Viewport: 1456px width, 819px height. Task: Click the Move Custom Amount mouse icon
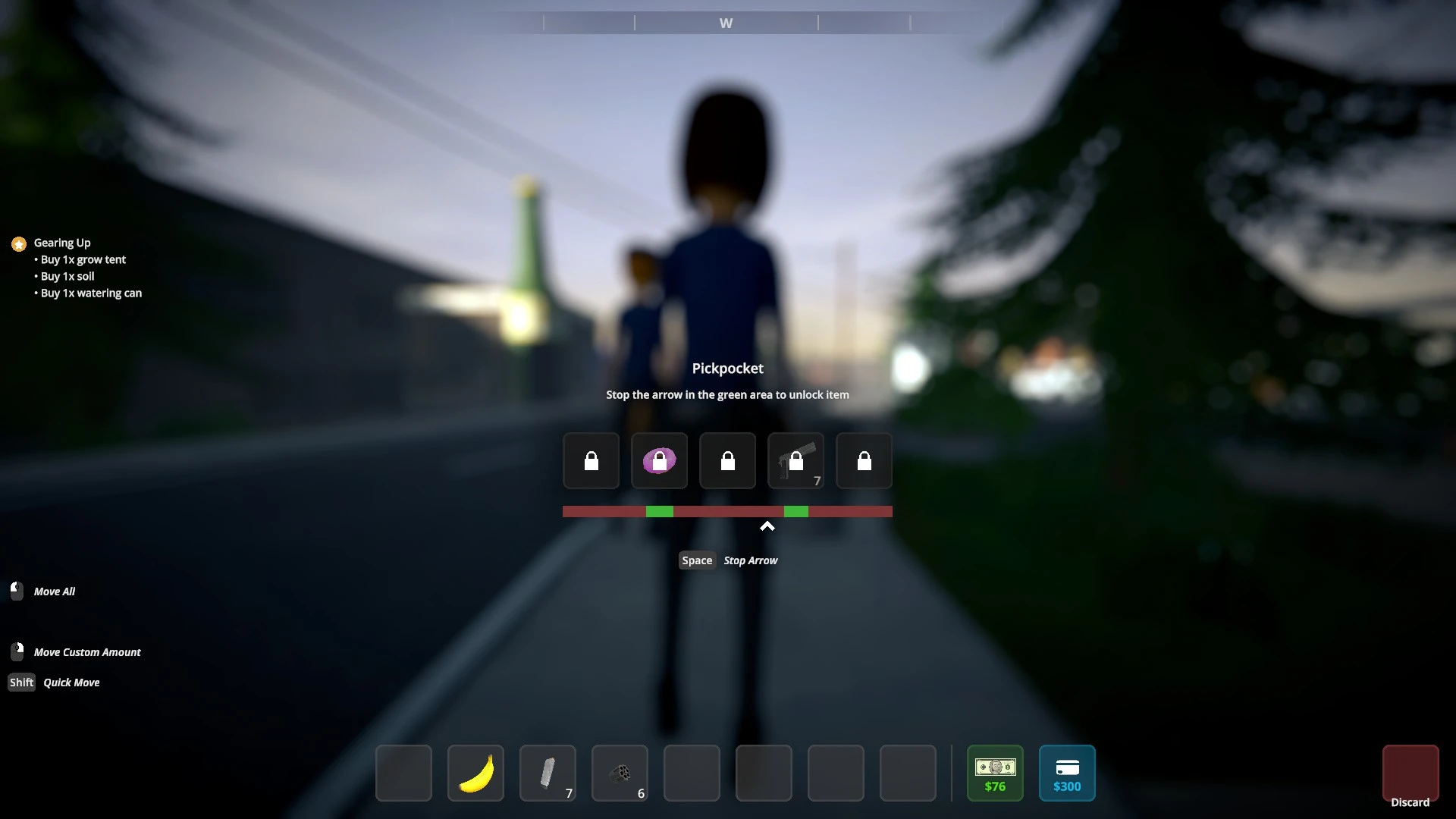click(x=16, y=650)
